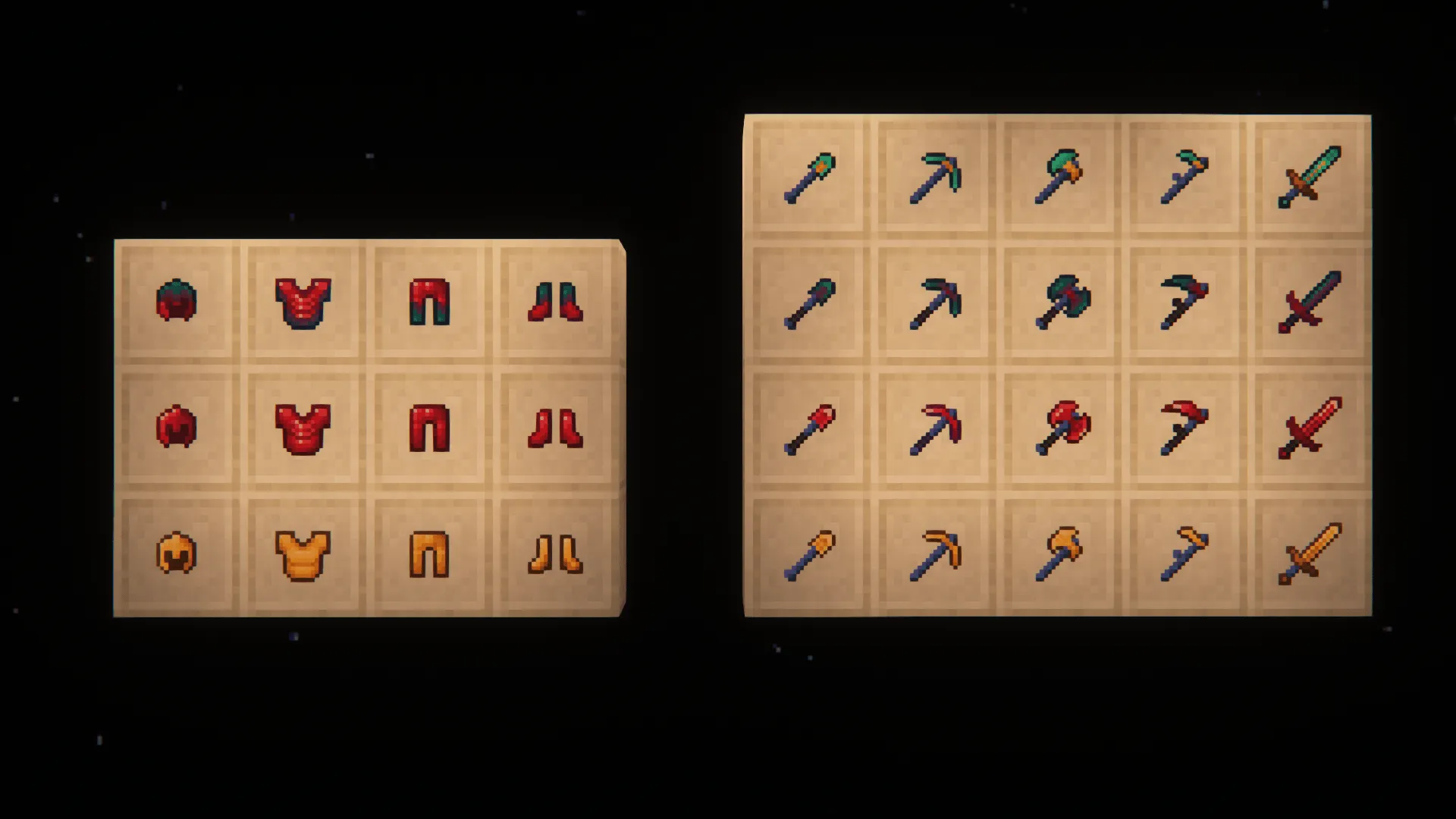Click the golden boots icon
The image size is (1456, 819).
coord(559,553)
